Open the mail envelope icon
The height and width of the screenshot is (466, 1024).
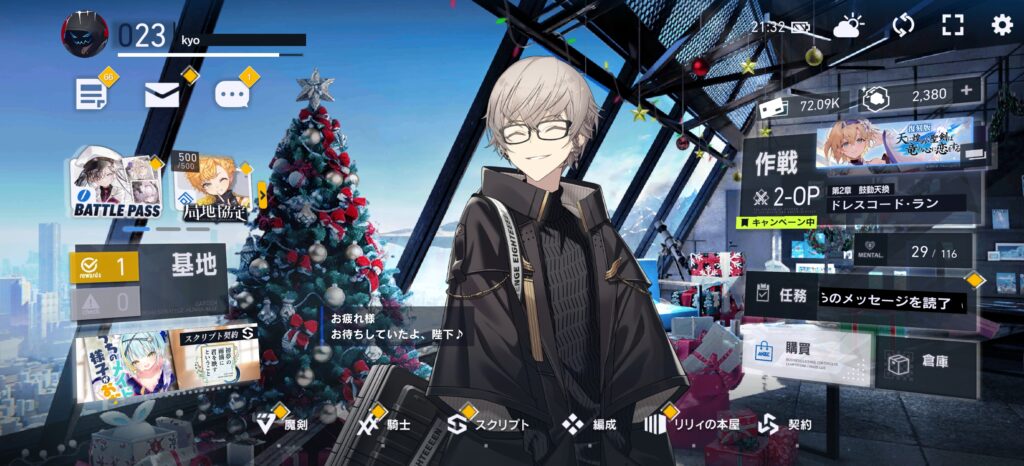(x=162, y=94)
